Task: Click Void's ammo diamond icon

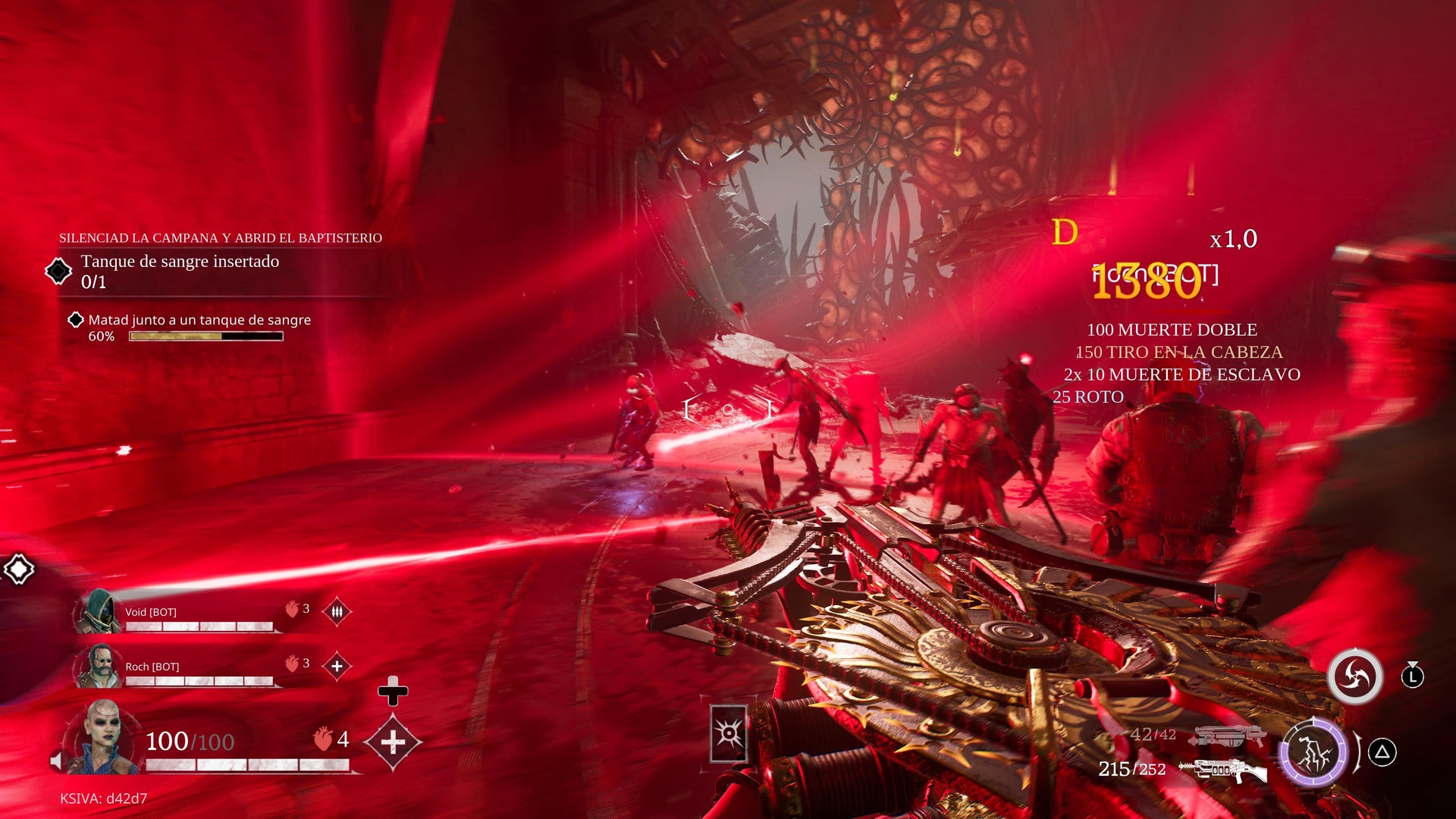Action: point(337,611)
